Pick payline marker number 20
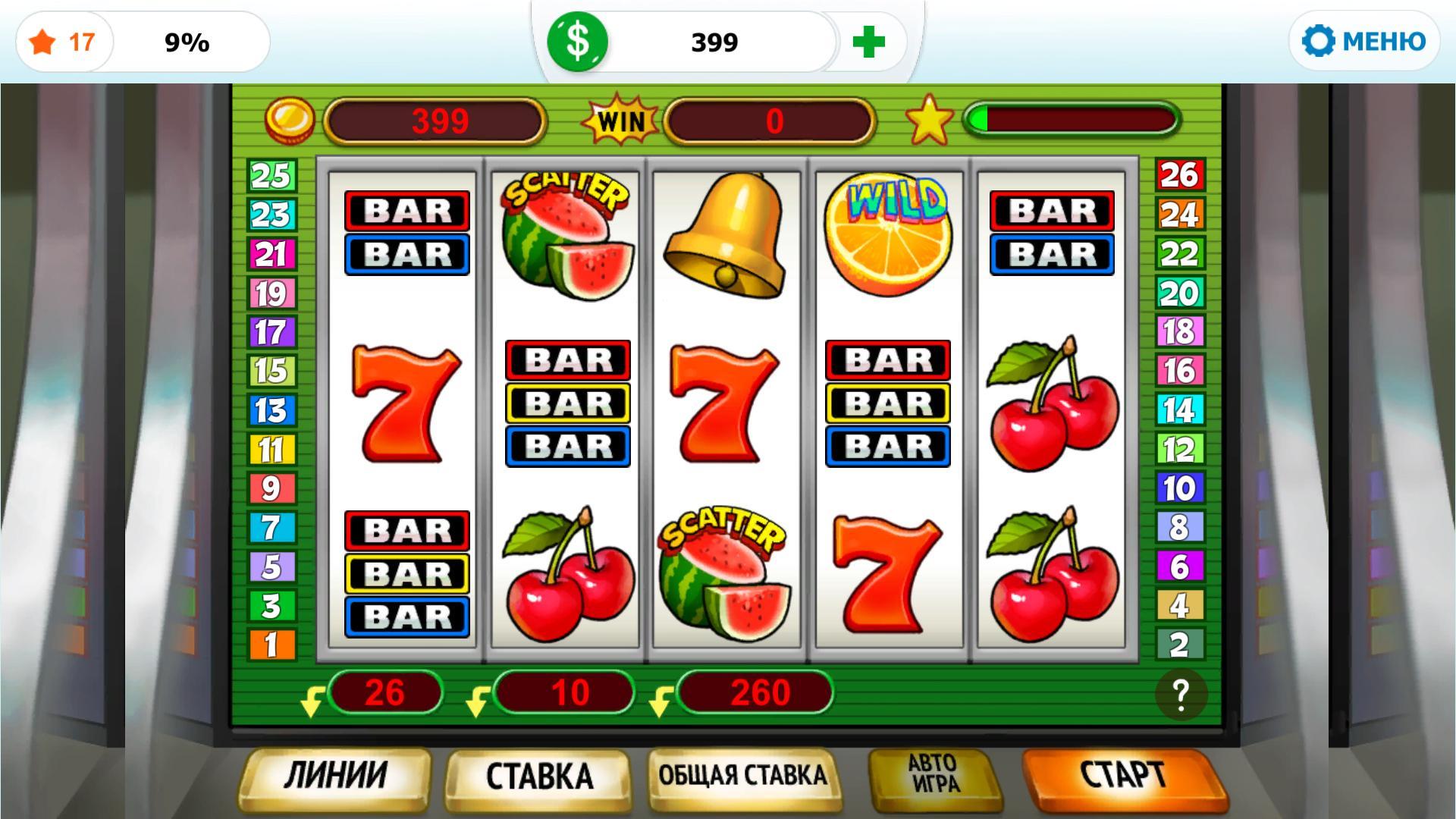The height and width of the screenshot is (819, 1456). [x=1179, y=293]
